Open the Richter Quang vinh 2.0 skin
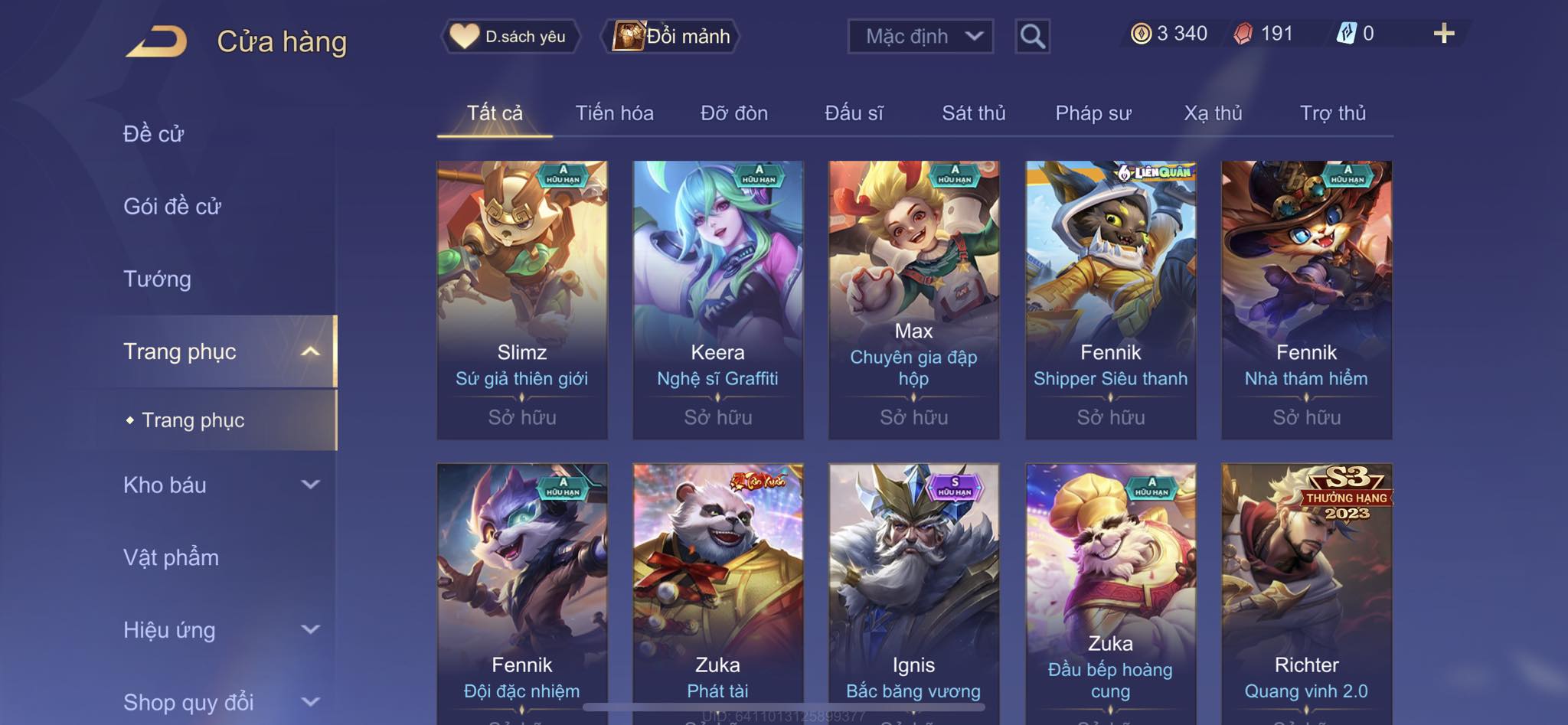The height and width of the screenshot is (725, 1568). pos(1306,589)
